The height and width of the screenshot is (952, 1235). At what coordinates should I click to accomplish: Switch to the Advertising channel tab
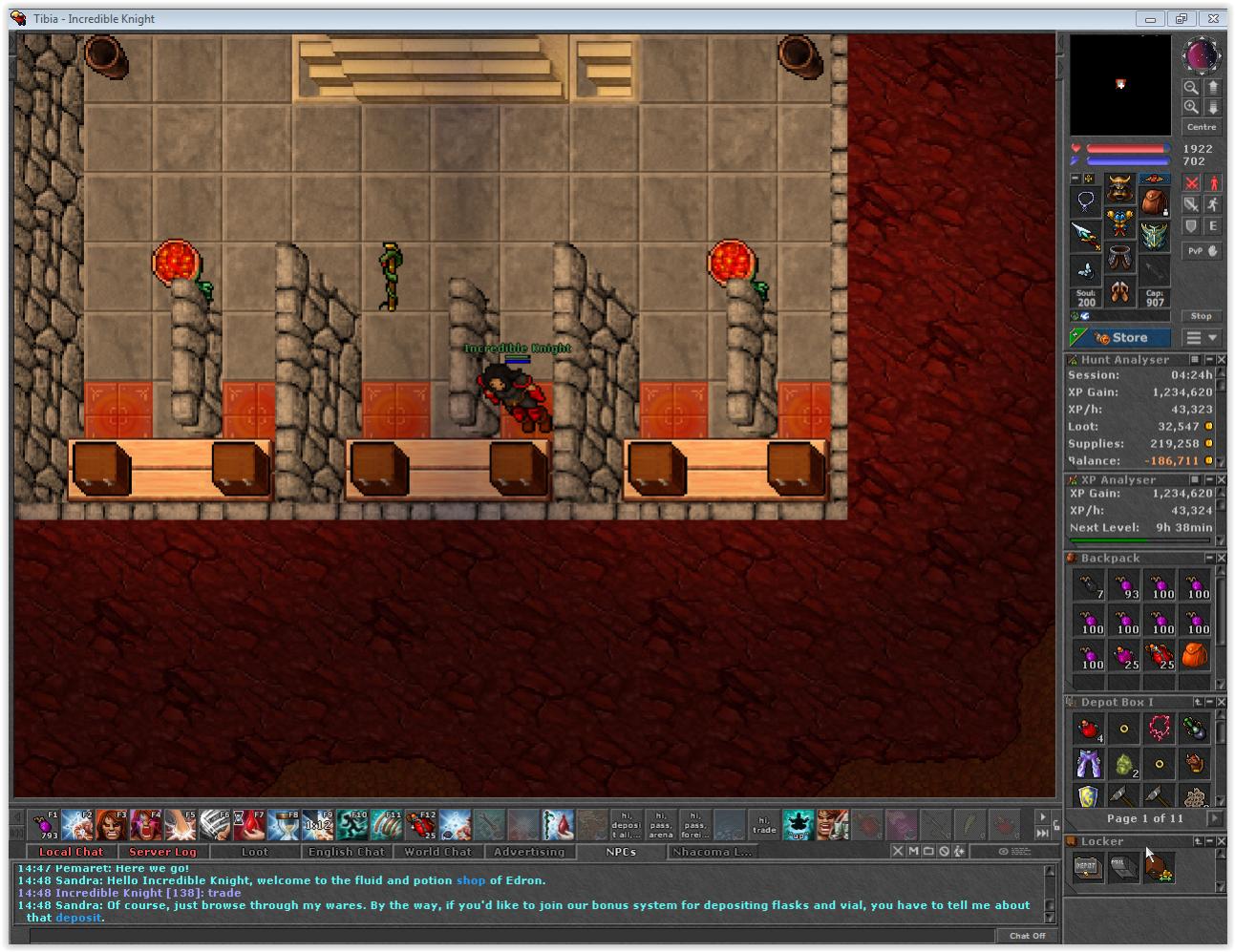[529, 852]
